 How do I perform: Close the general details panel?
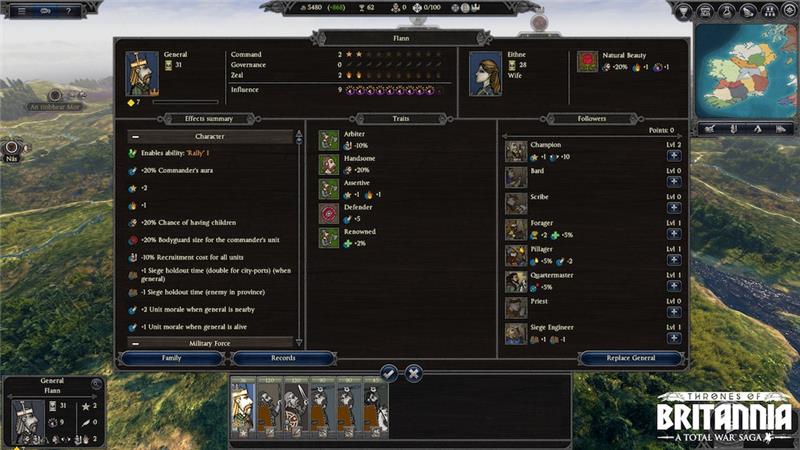413,372
